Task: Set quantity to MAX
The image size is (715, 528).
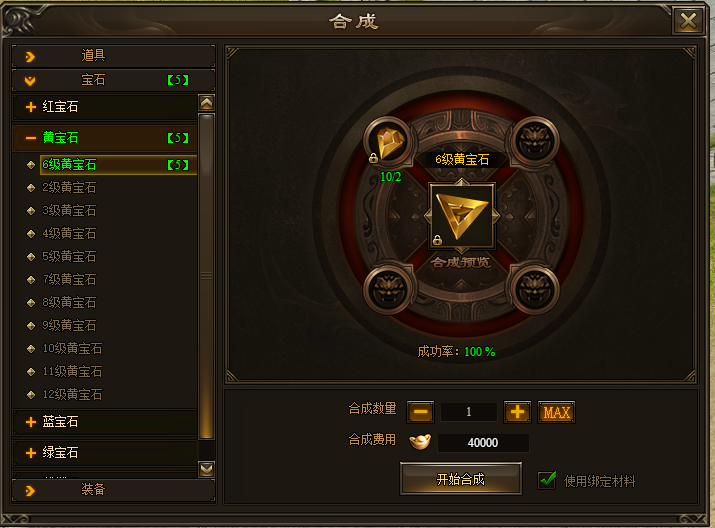Action: point(556,412)
